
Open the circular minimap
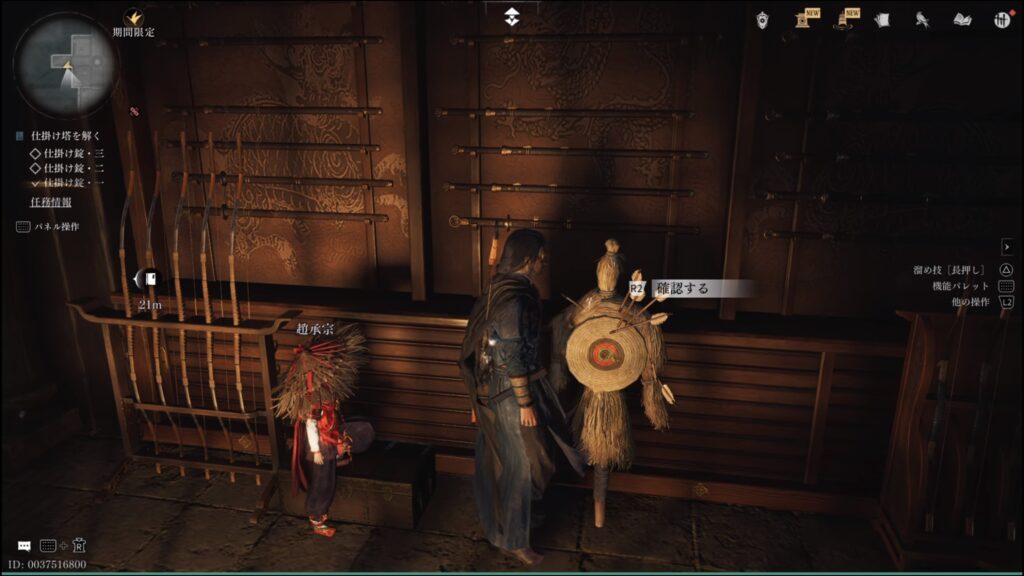(65, 65)
